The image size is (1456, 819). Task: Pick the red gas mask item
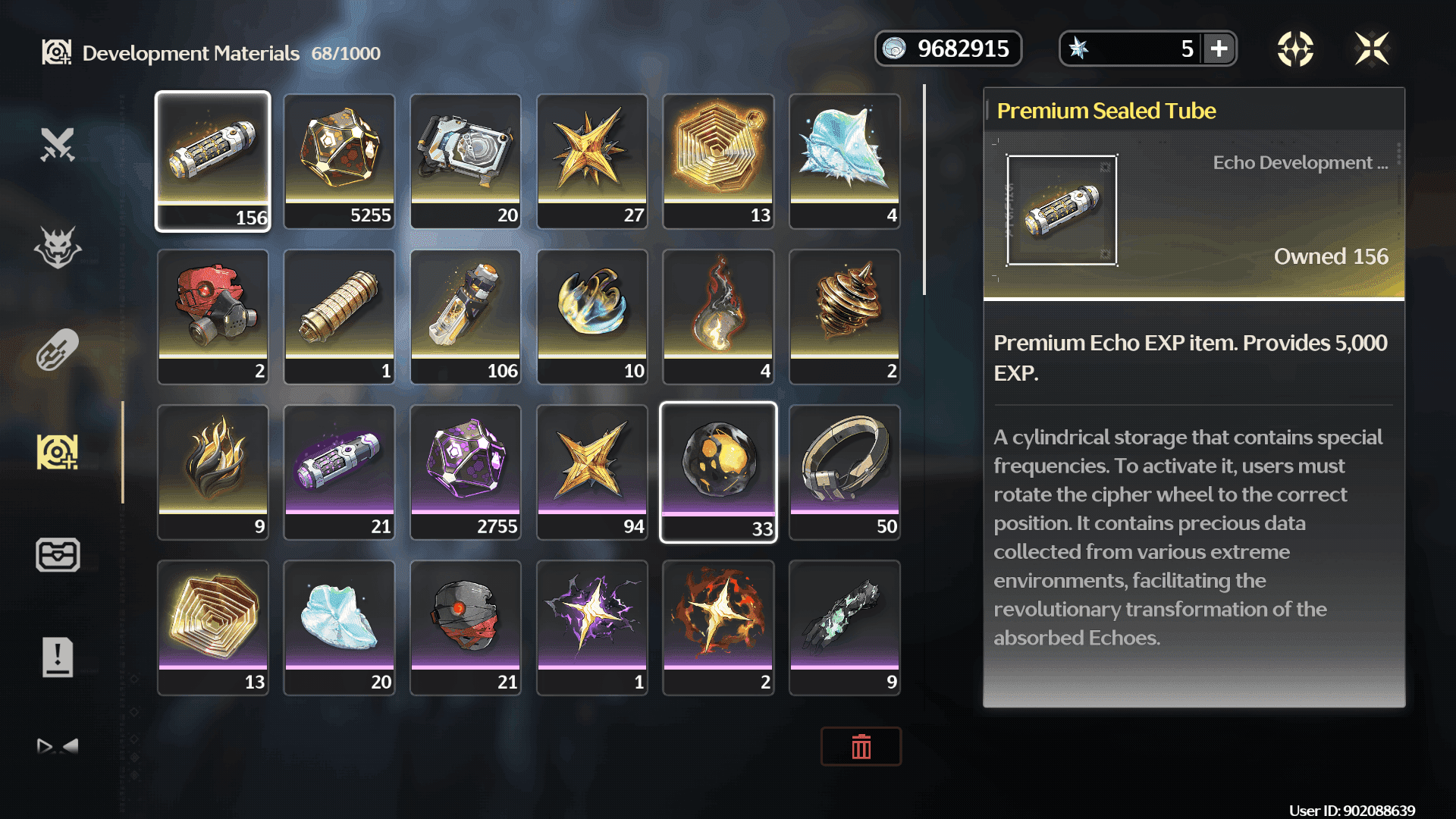213,316
